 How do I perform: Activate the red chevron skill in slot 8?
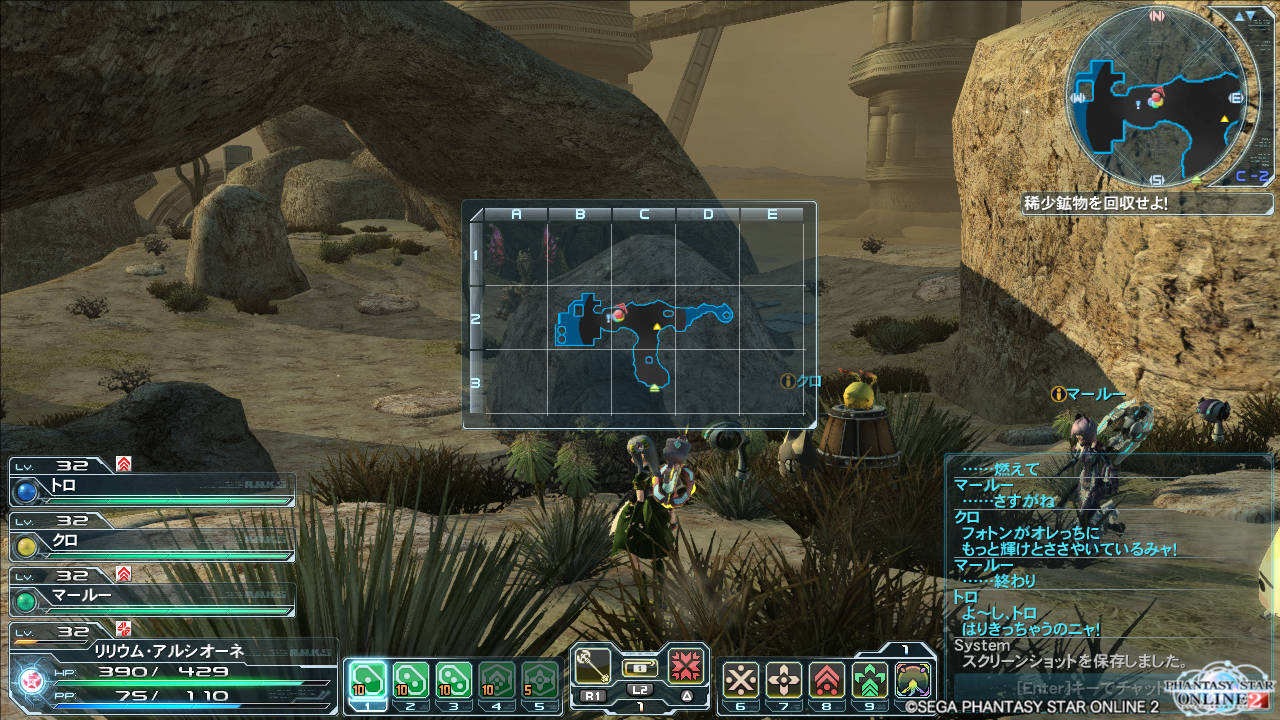point(827,680)
